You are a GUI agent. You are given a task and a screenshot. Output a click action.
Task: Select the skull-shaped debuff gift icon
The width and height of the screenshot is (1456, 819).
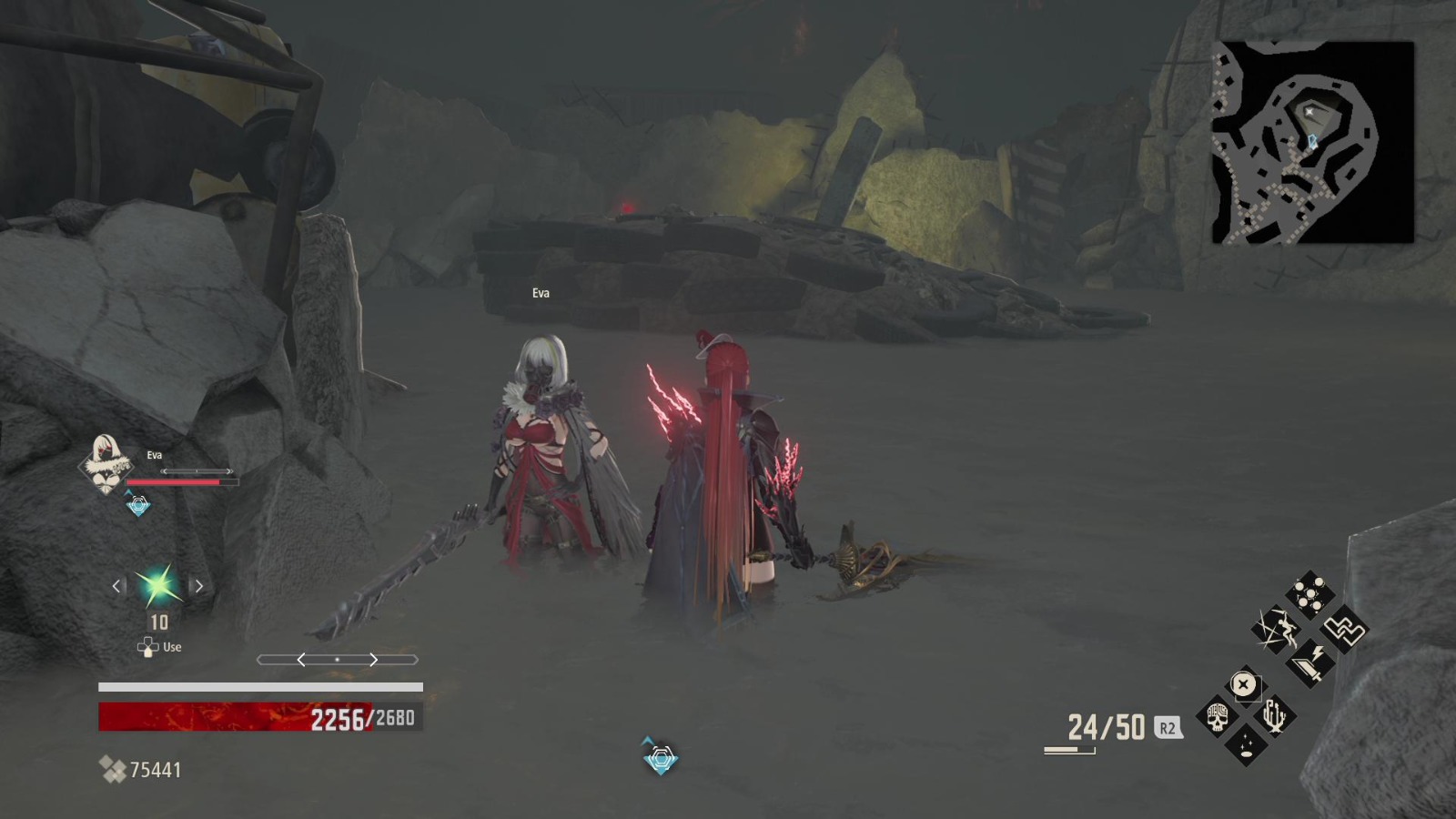(x=1217, y=715)
